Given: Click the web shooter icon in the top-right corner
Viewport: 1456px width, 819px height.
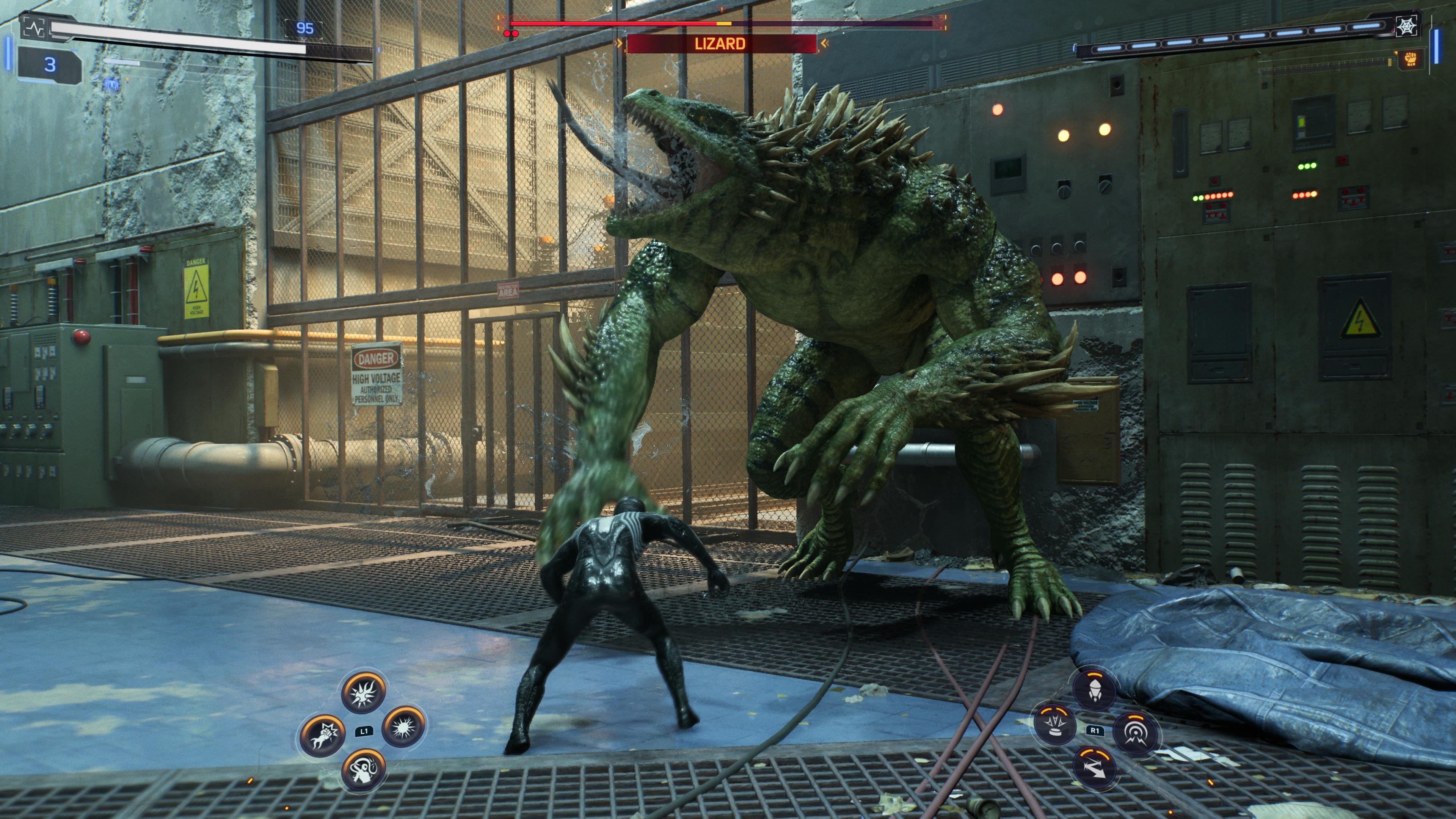Looking at the screenshot, I should coord(1407,27).
